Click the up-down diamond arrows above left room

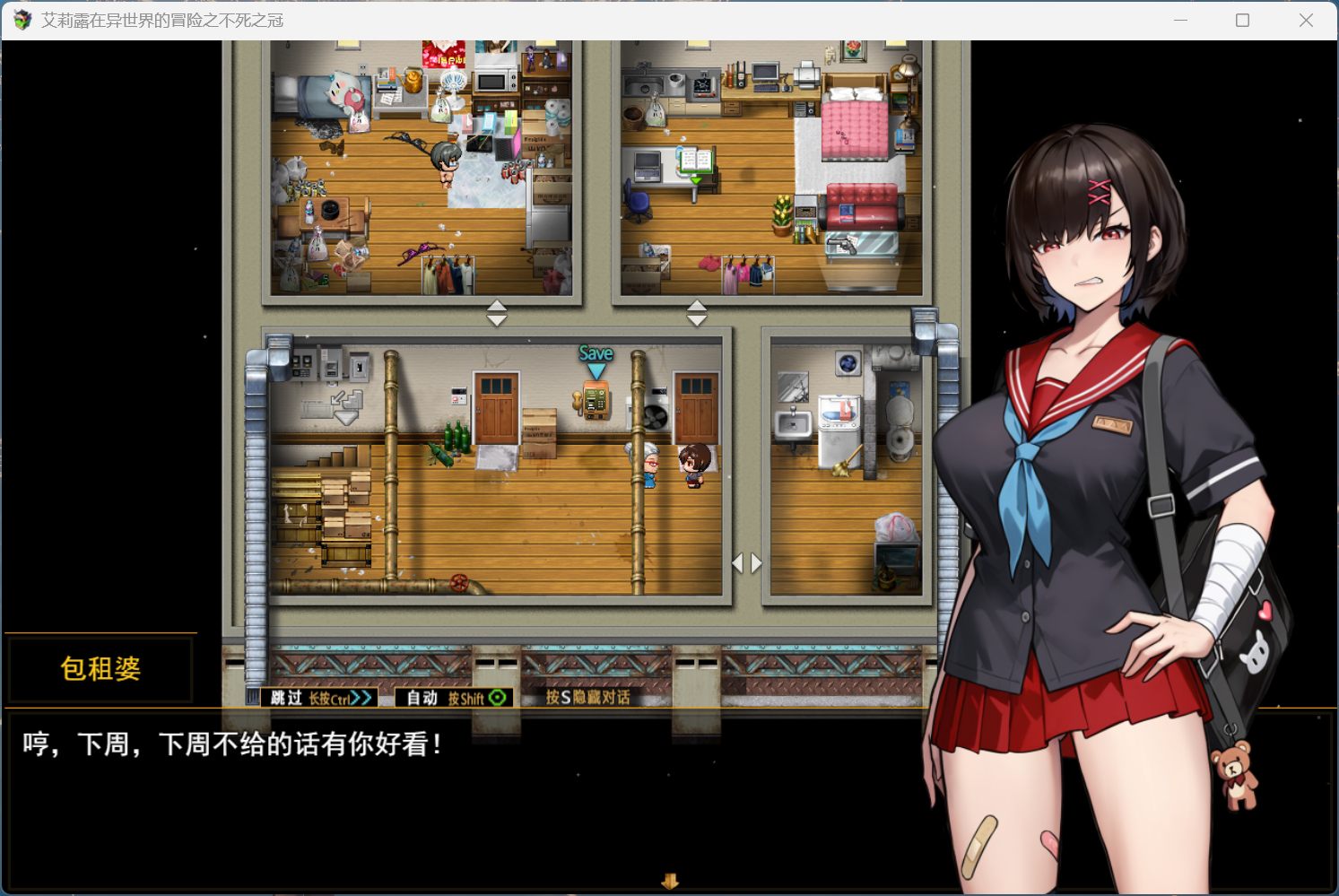click(x=496, y=313)
